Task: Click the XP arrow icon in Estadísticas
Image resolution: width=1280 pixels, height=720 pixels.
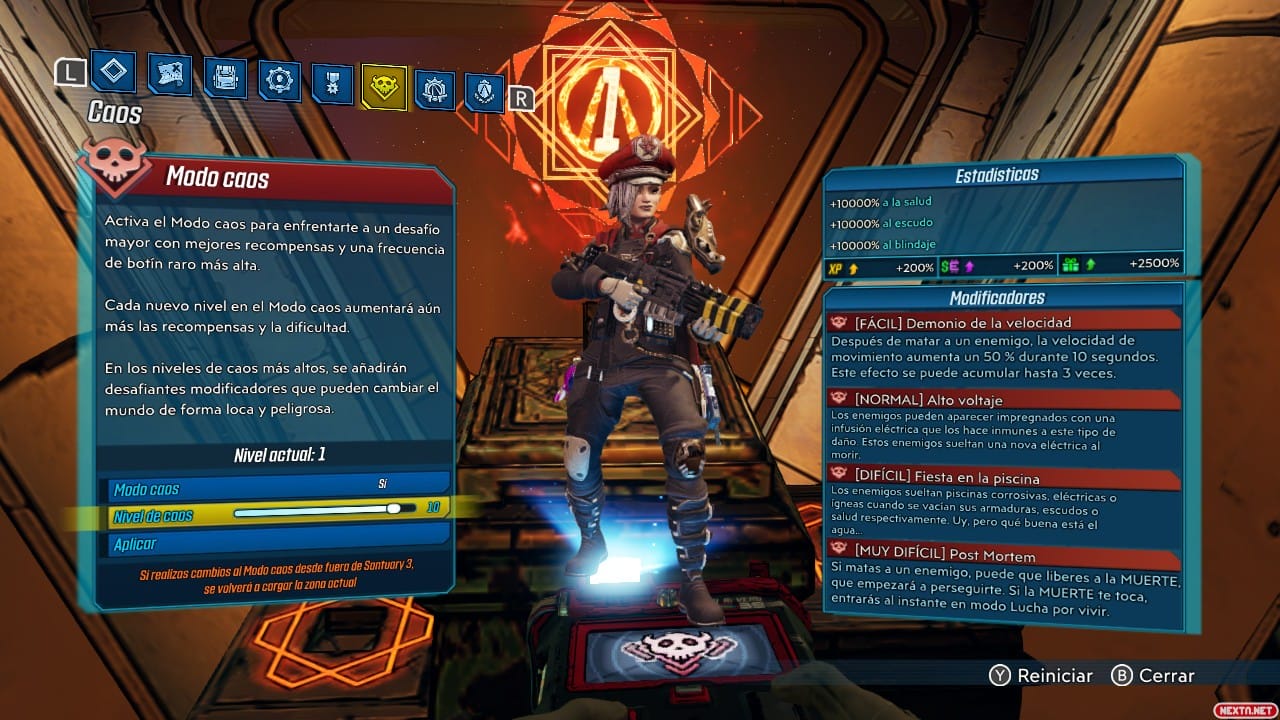Action: (x=853, y=266)
